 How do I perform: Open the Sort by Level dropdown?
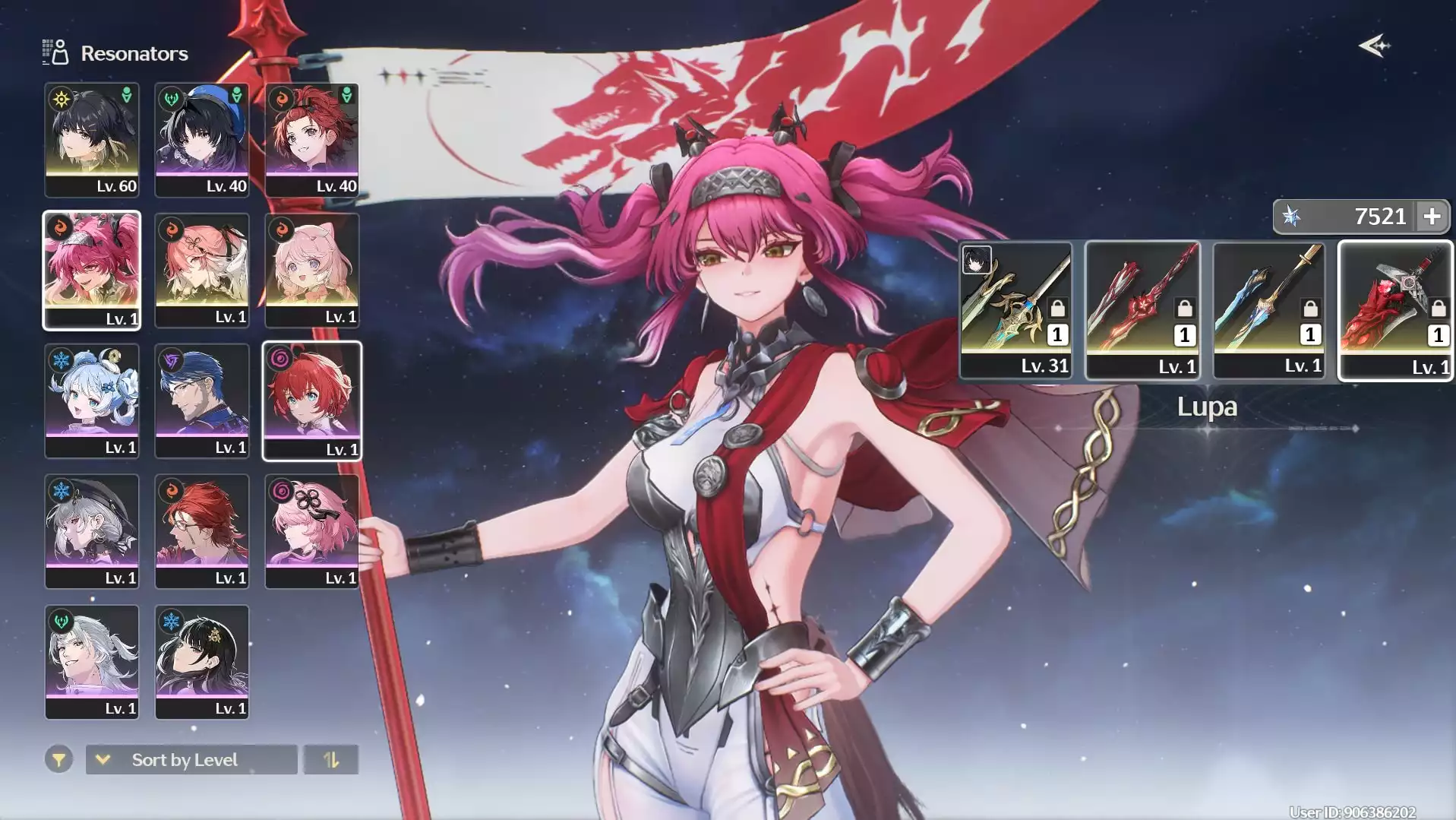coord(191,759)
